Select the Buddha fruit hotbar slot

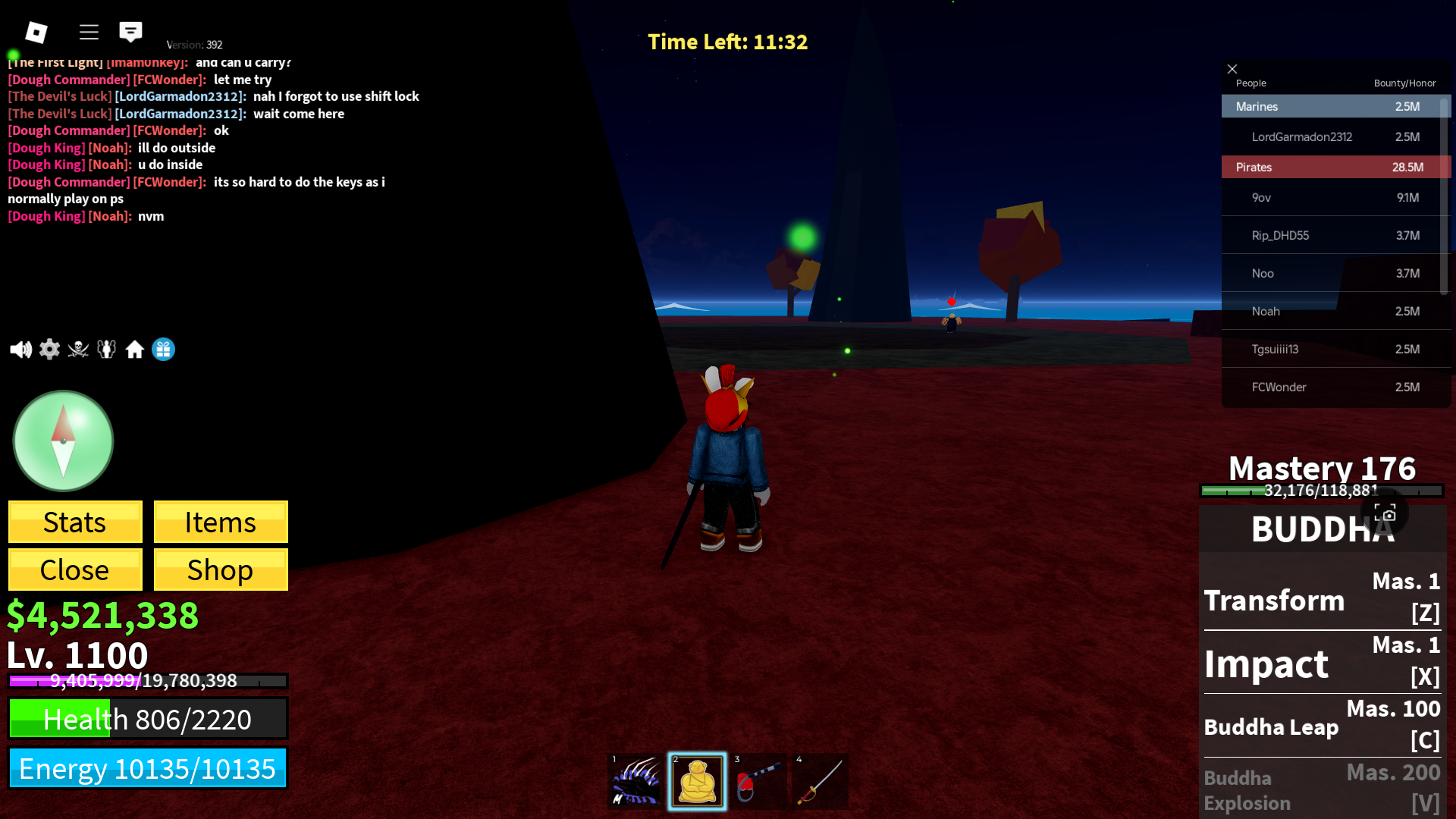pyautogui.click(x=697, y=781)
